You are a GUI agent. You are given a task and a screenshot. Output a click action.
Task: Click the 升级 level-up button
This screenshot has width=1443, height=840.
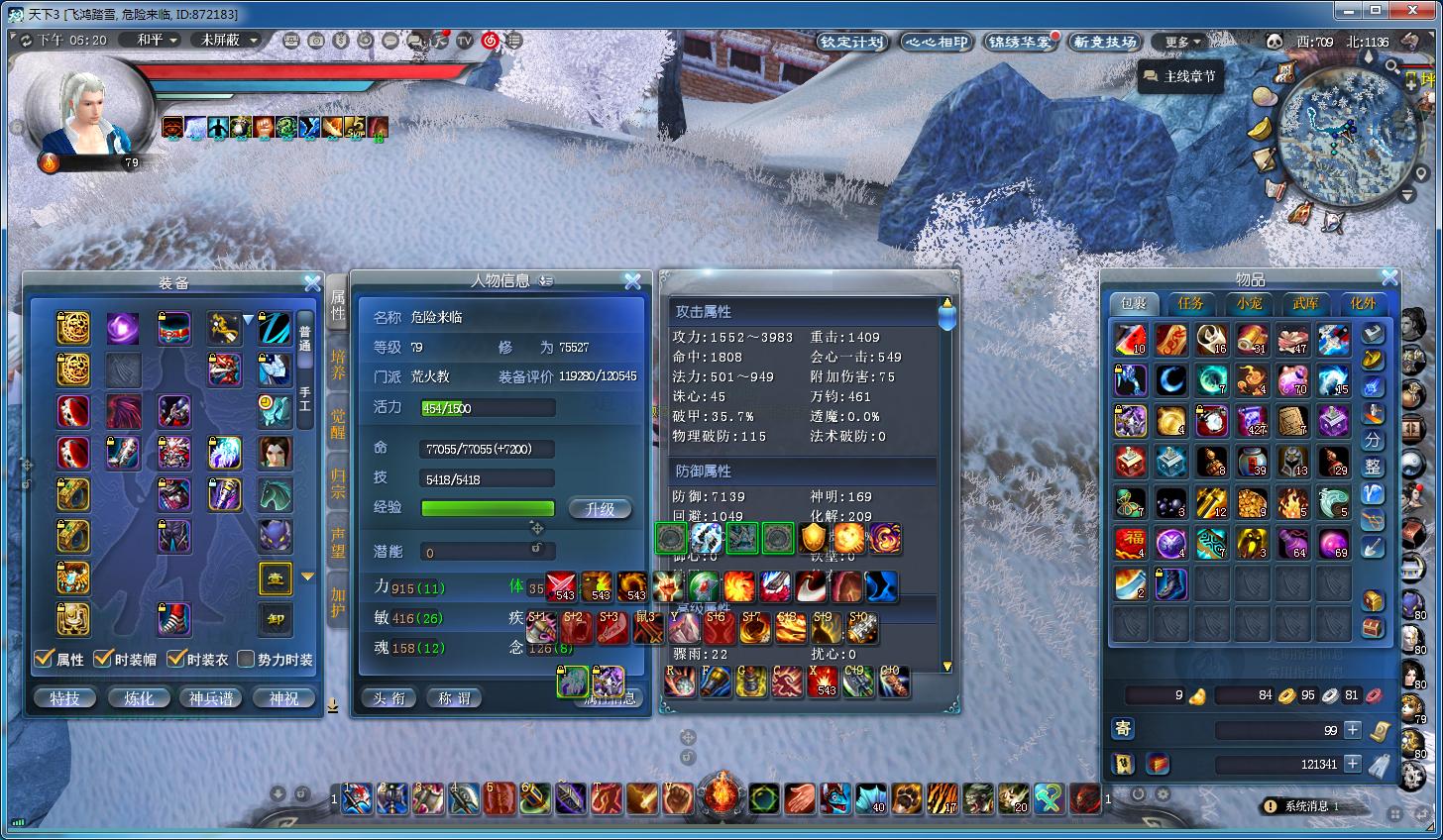point(600,508)
